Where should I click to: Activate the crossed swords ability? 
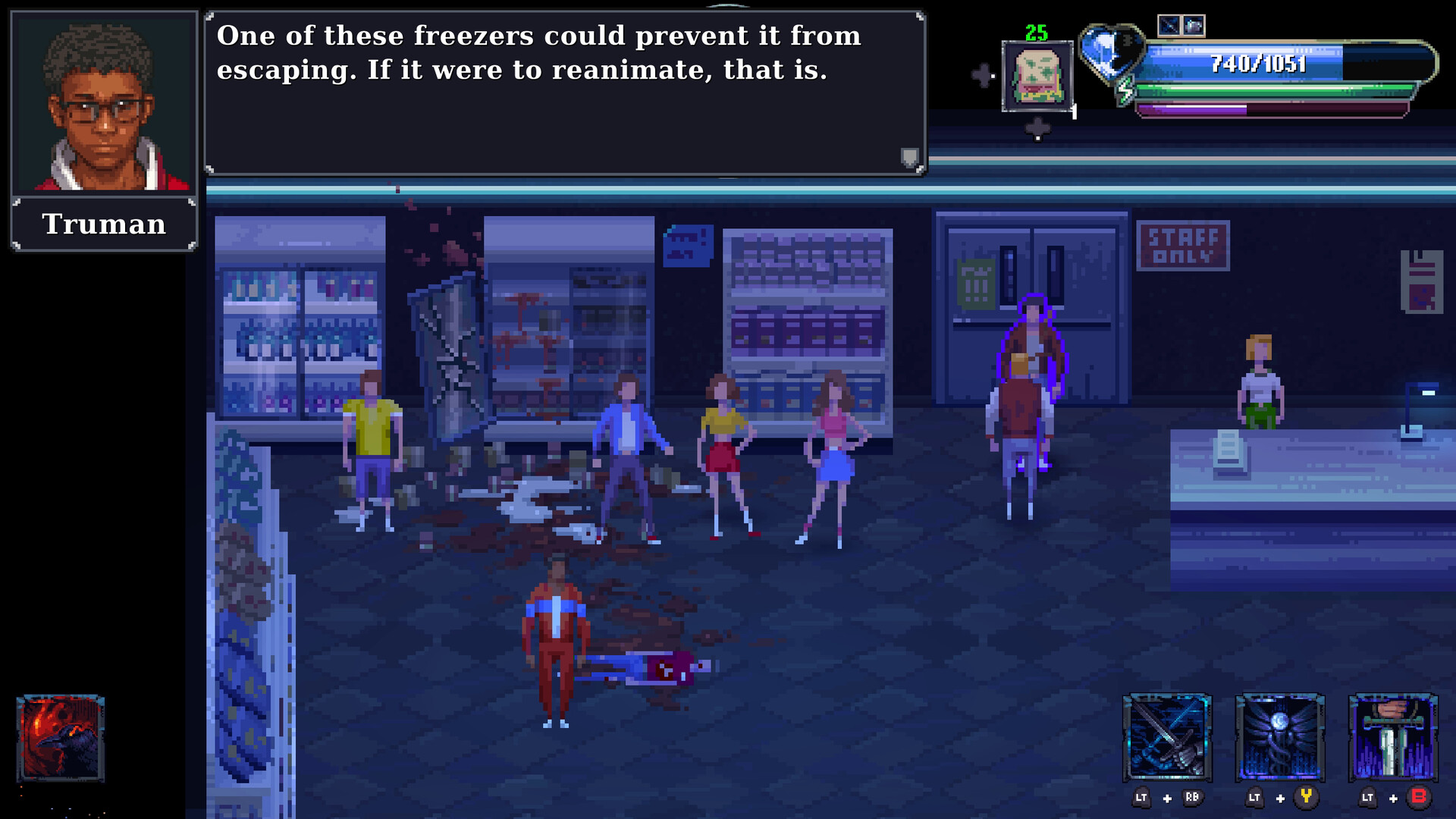[1167, 738]
